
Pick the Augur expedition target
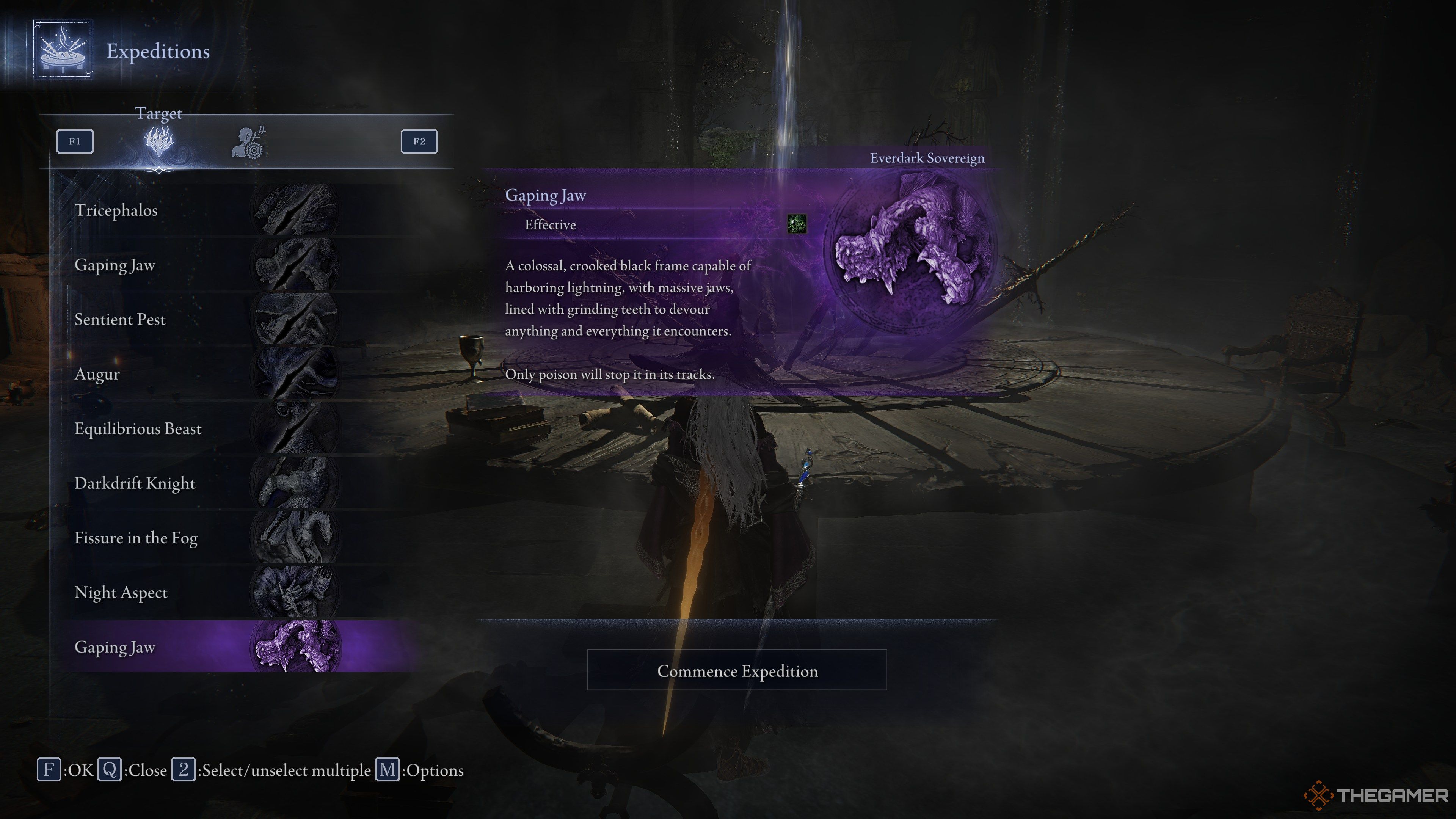coord(226,374)
